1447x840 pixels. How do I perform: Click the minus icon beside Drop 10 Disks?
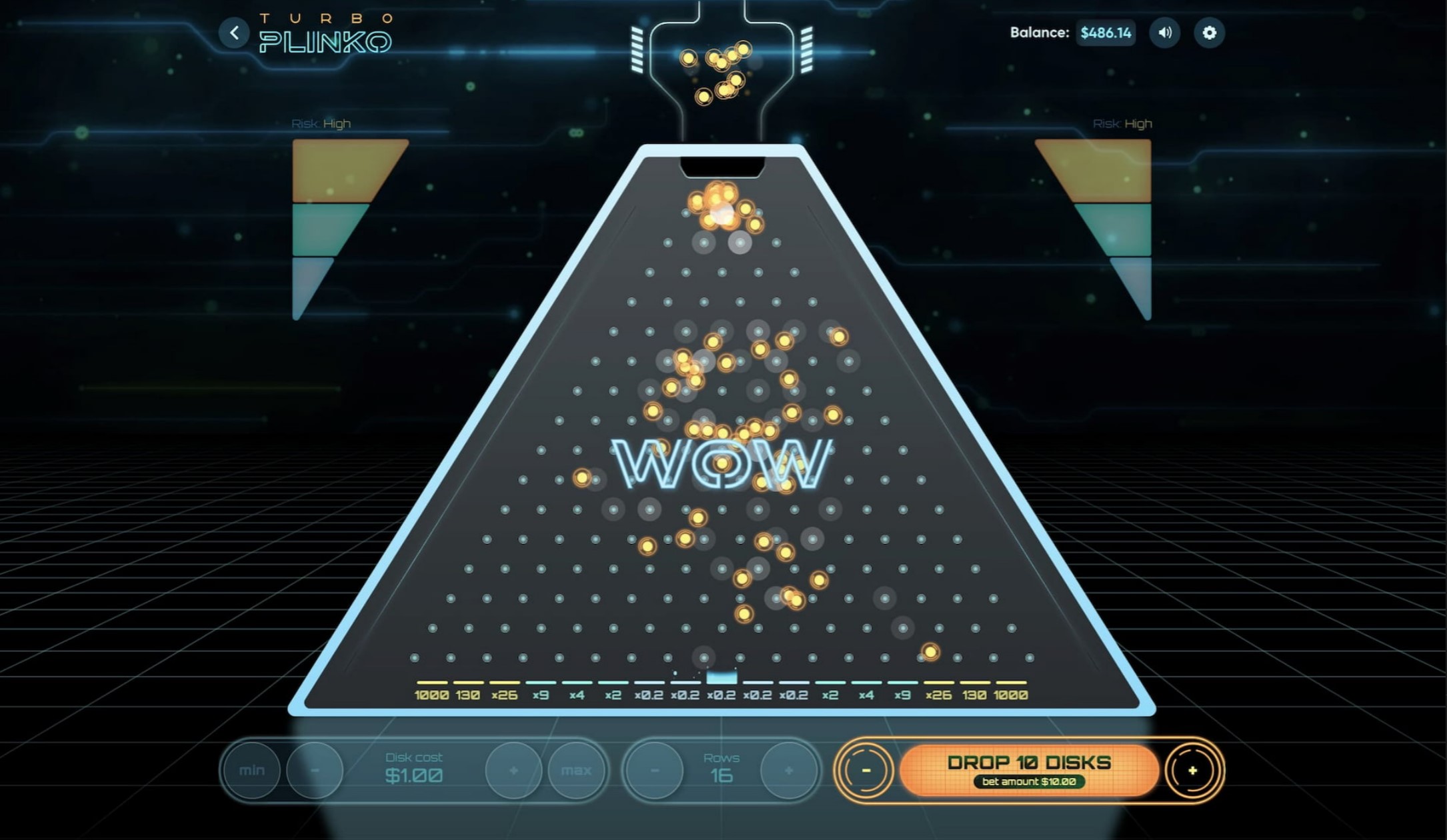[x=866, y=770]
